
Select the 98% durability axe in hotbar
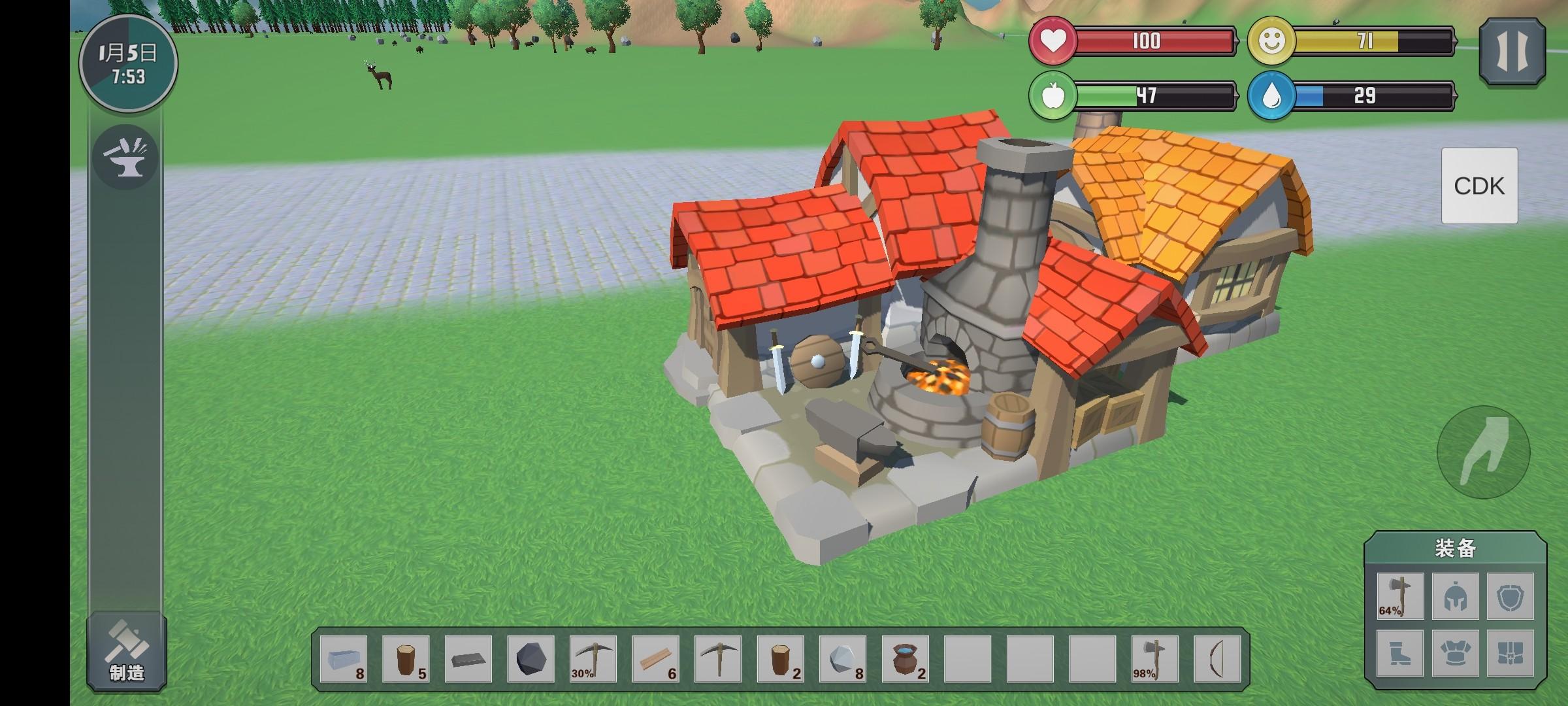click(x=1155, y=659)
